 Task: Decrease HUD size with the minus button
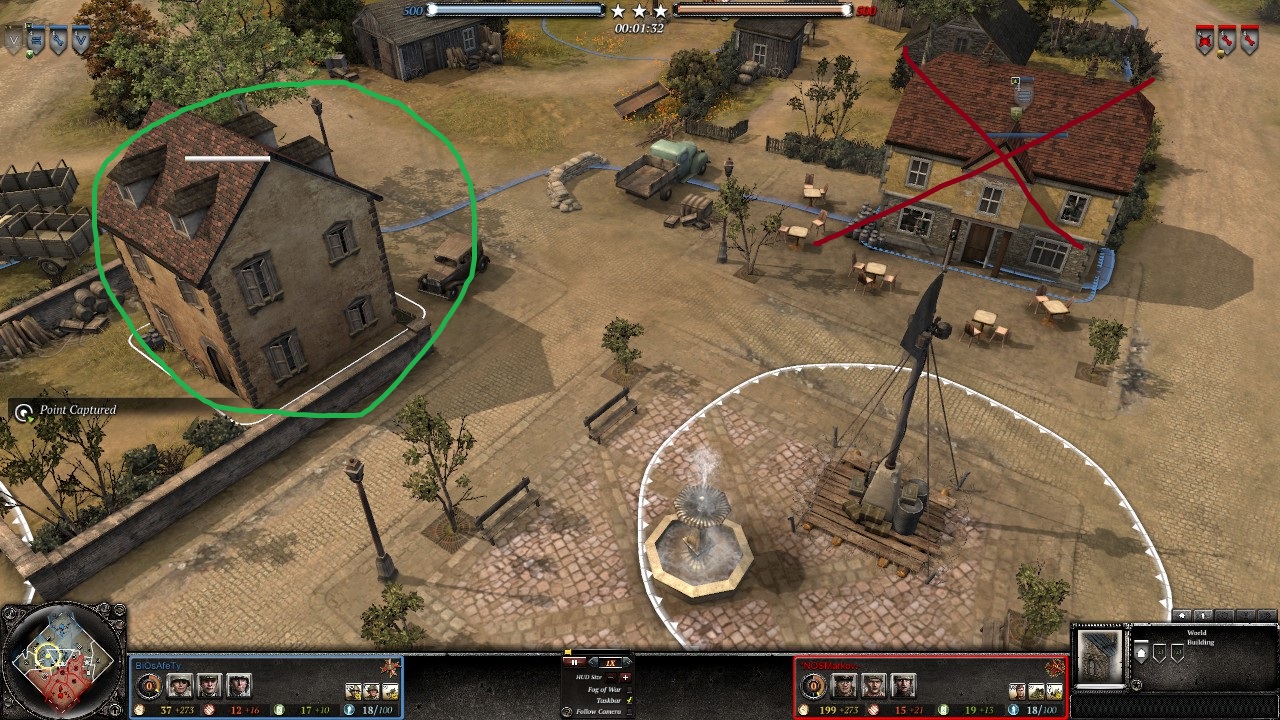click(x=612, y=677)
